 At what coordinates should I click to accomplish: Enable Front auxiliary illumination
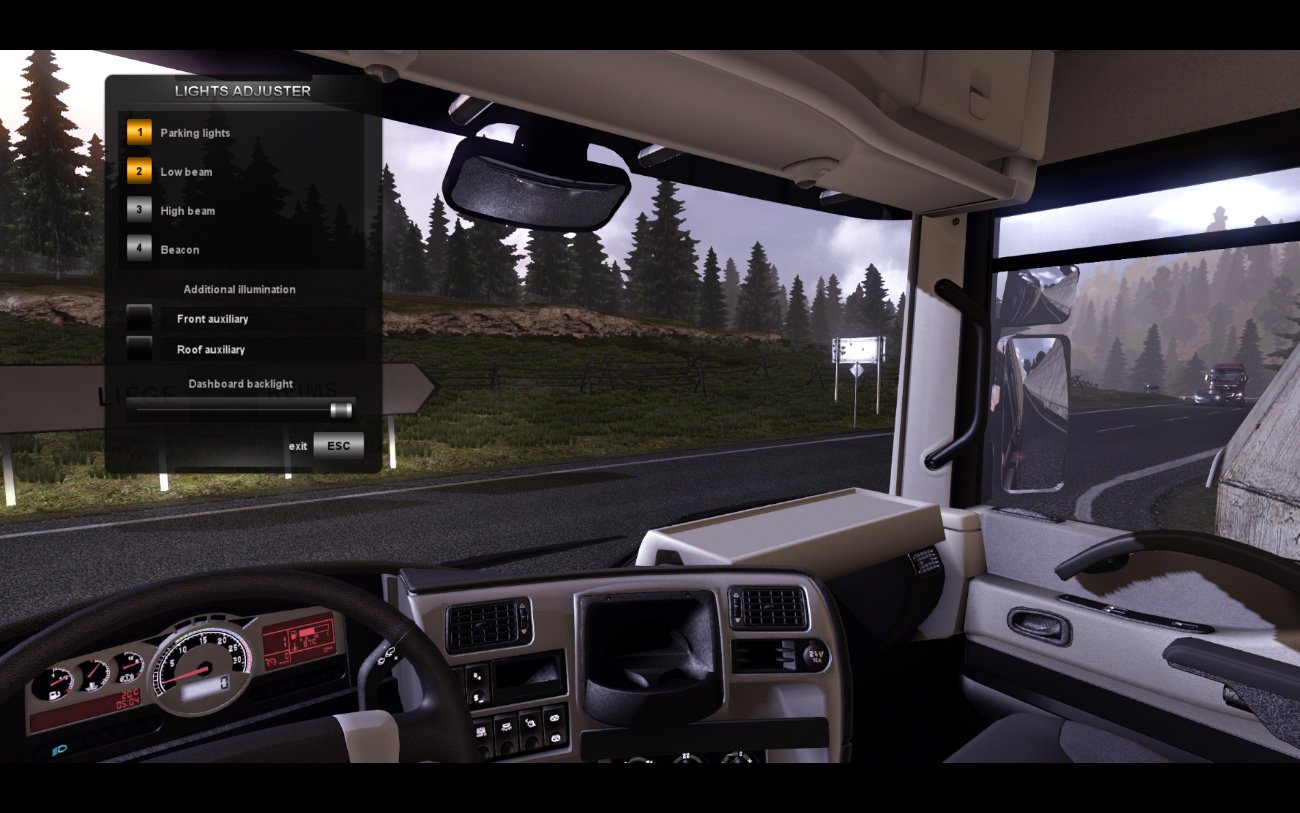(x=140, y=319)
